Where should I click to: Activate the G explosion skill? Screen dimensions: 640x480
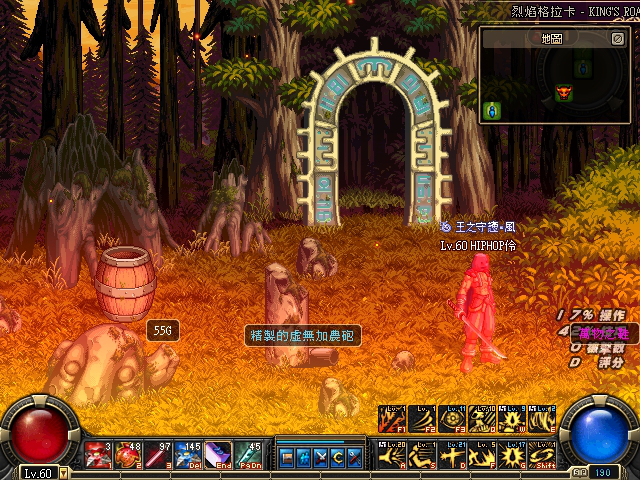point(511,454)
